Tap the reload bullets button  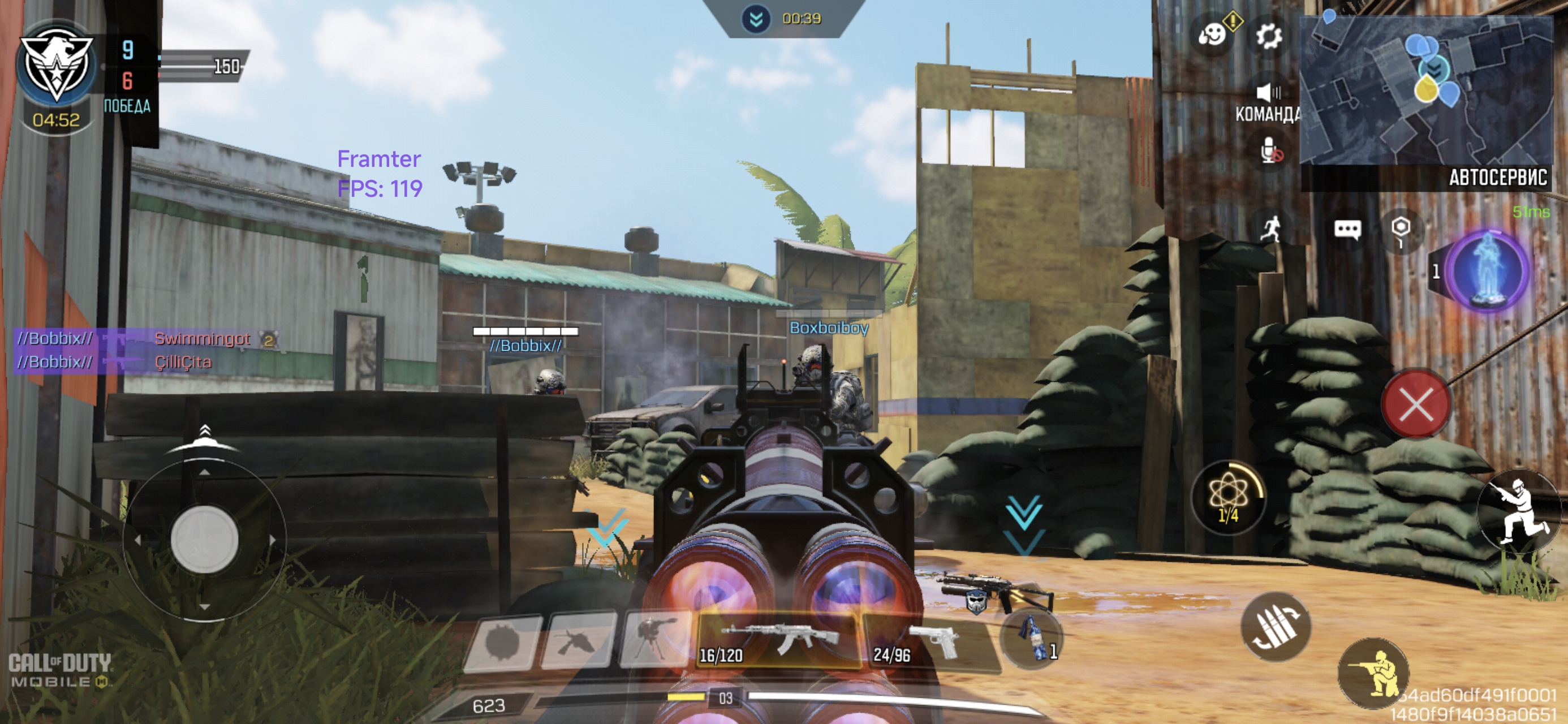click(1275, 627)
